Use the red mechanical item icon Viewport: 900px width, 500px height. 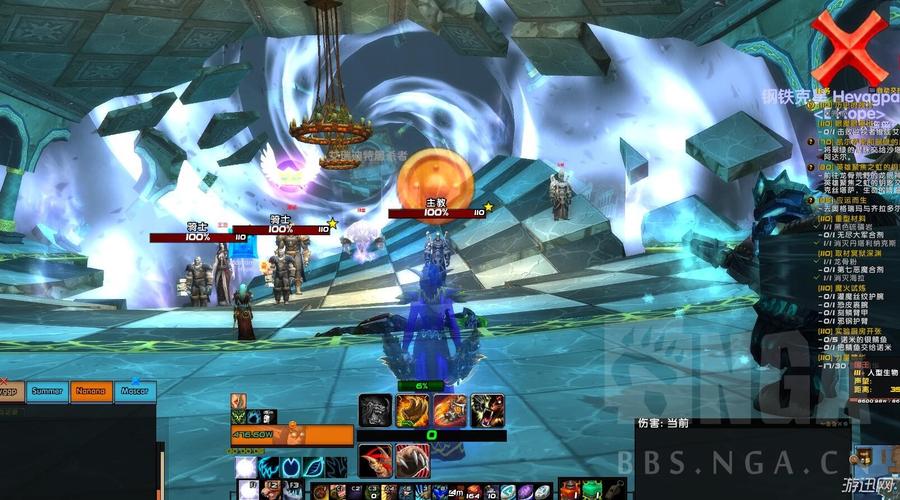point(566,490)
